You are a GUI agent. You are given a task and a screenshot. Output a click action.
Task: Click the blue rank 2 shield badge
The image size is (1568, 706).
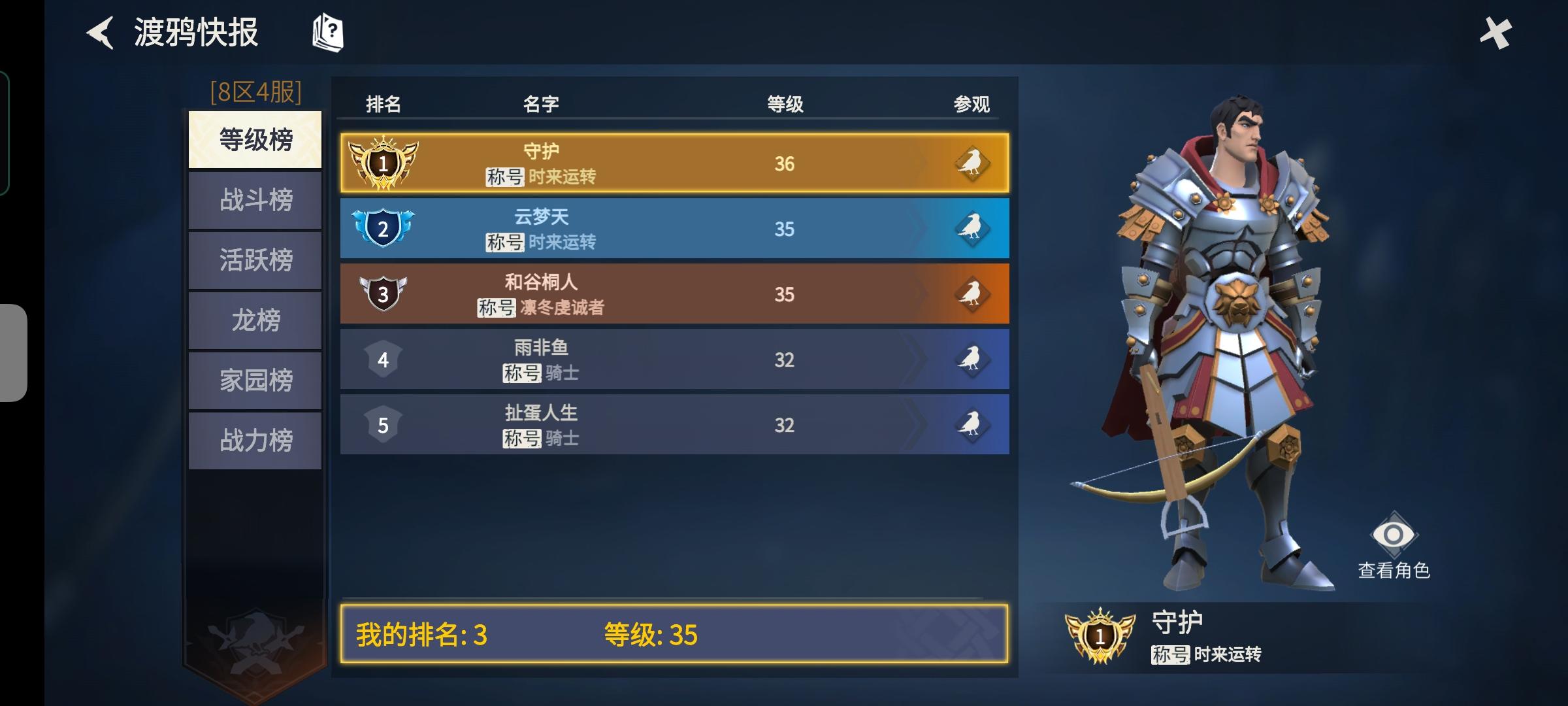click(384, 229)
